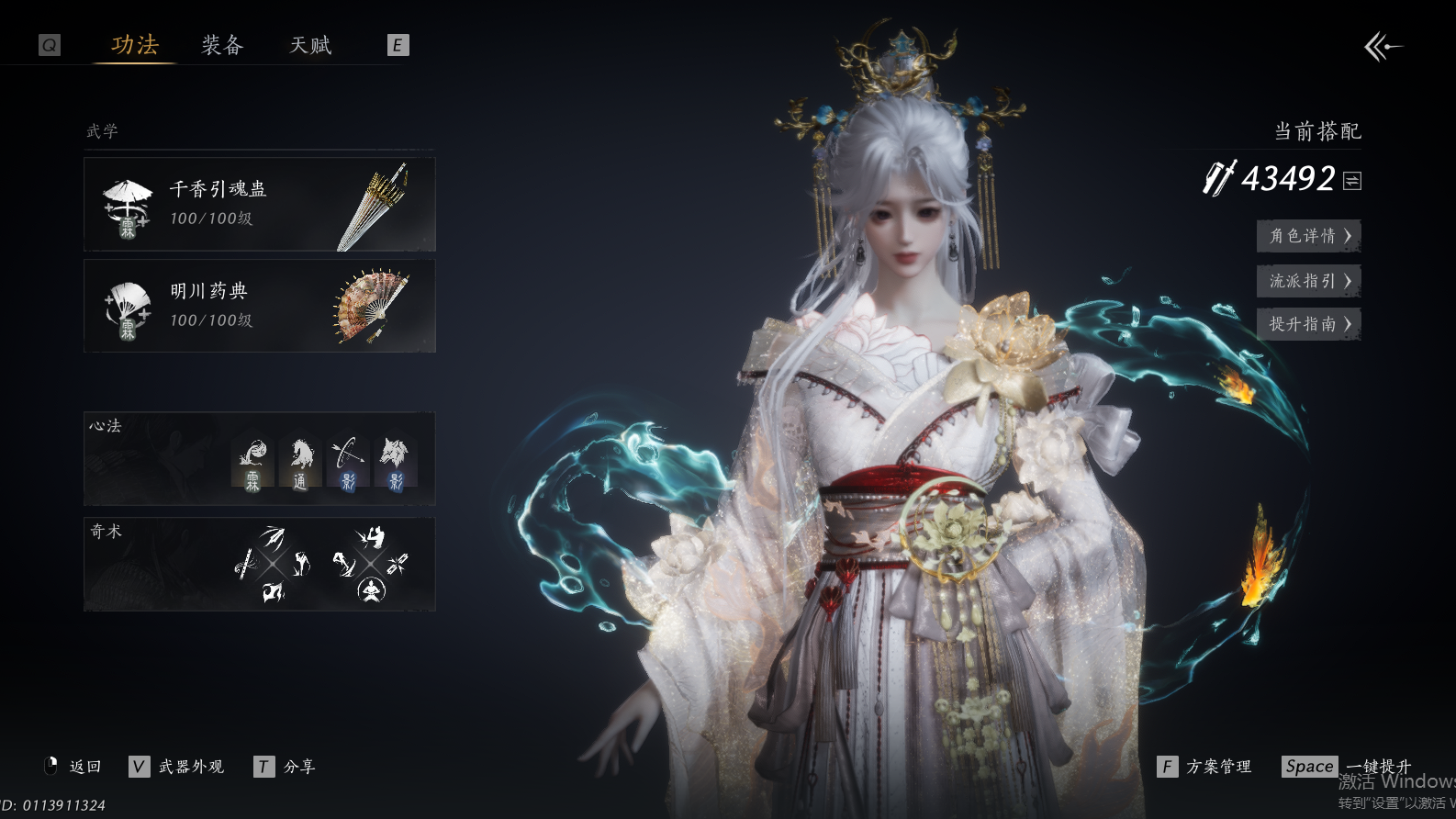1456x819 pixels.
Task: Activate 一键提升 one-click upgrade
Action: click(x=1348, y=767)
